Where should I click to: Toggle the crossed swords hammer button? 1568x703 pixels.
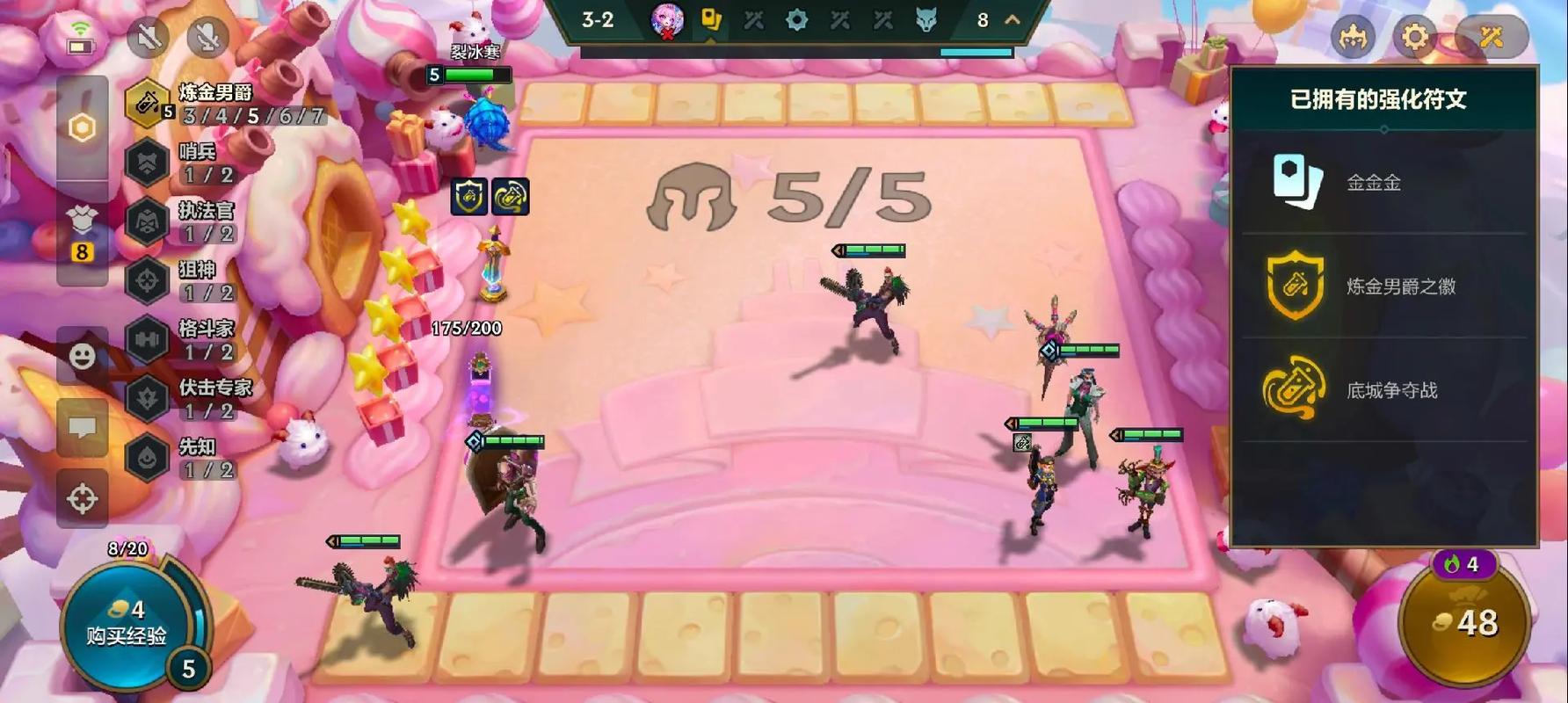coord(1492,37)
